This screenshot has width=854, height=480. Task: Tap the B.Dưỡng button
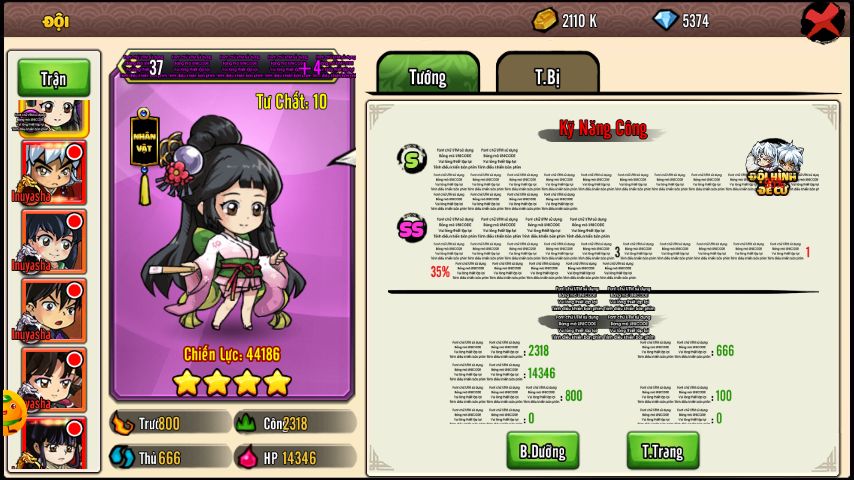pos(542,450)
